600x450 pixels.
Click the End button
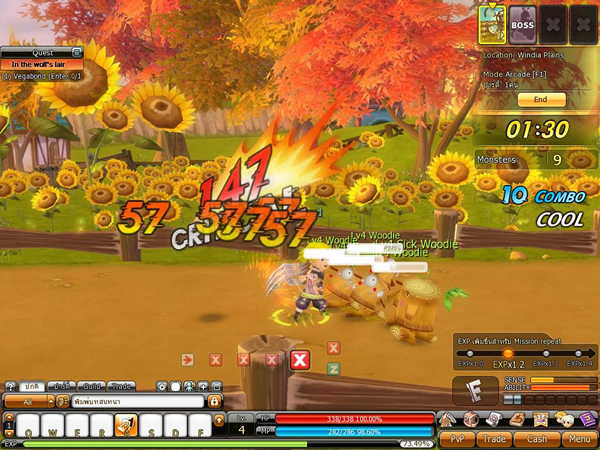(540, 100)
